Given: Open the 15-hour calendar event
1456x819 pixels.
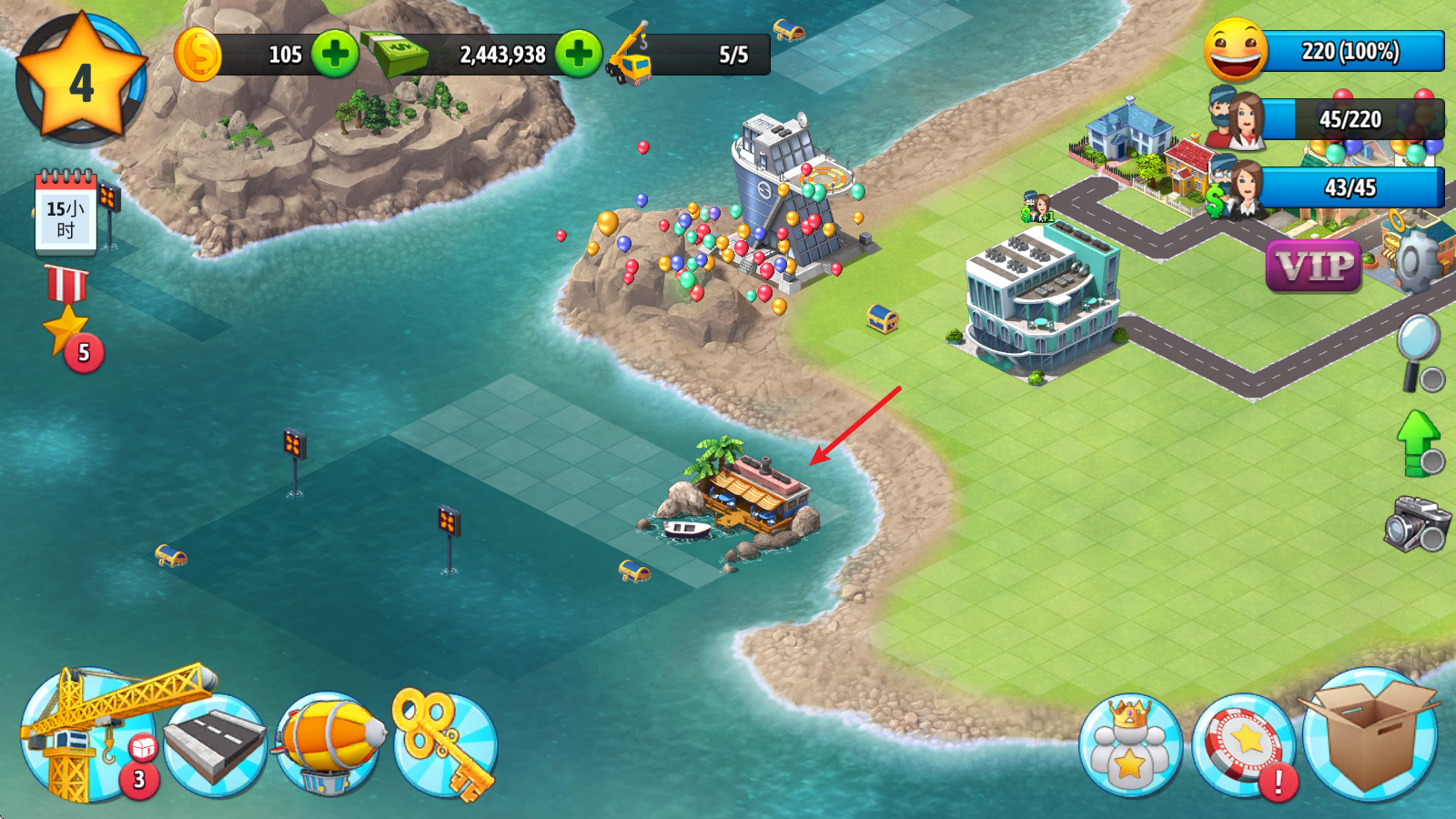Looking at the screenshot, I should tap(66, 213).
